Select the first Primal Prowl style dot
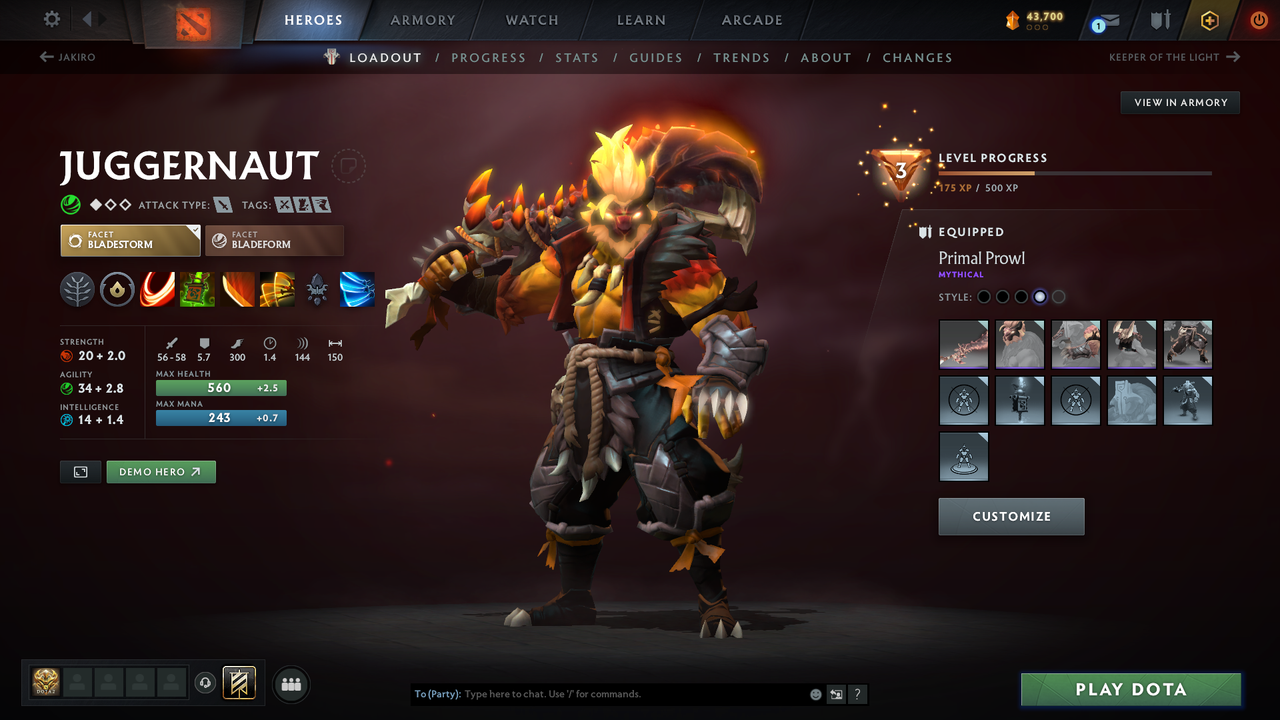Viewport: 1280px width, 720px height. tap(983, 296)
